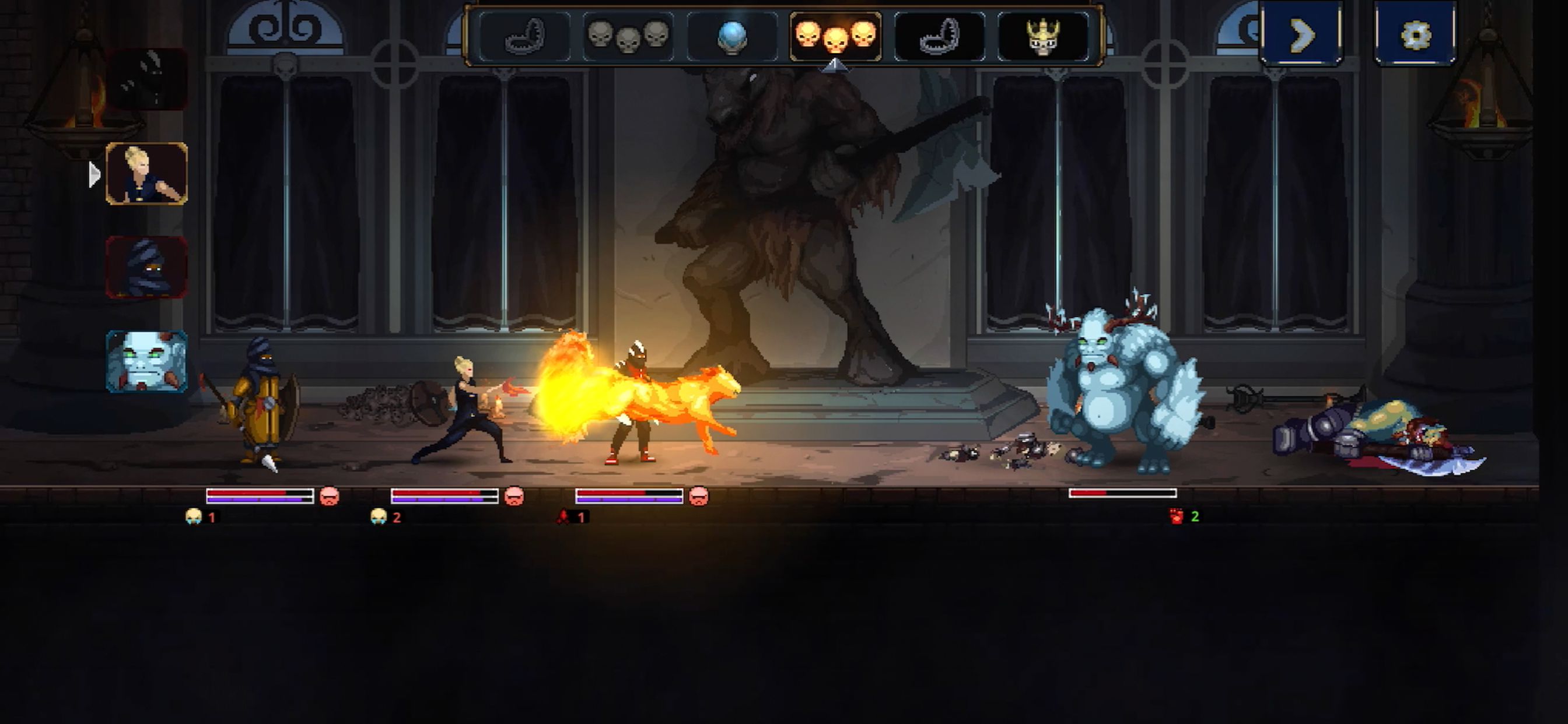
Task: Select the blonde woman turn portrait
Action: 146,173
